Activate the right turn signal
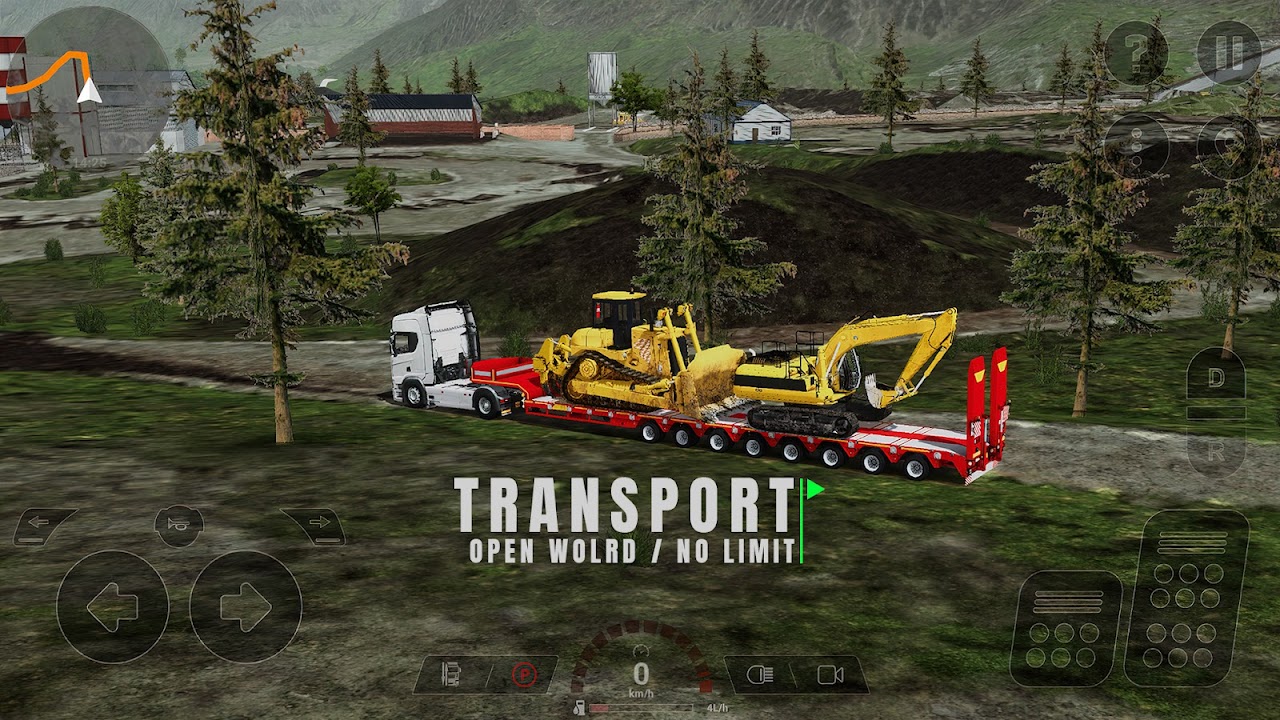 tap(314, 524)
